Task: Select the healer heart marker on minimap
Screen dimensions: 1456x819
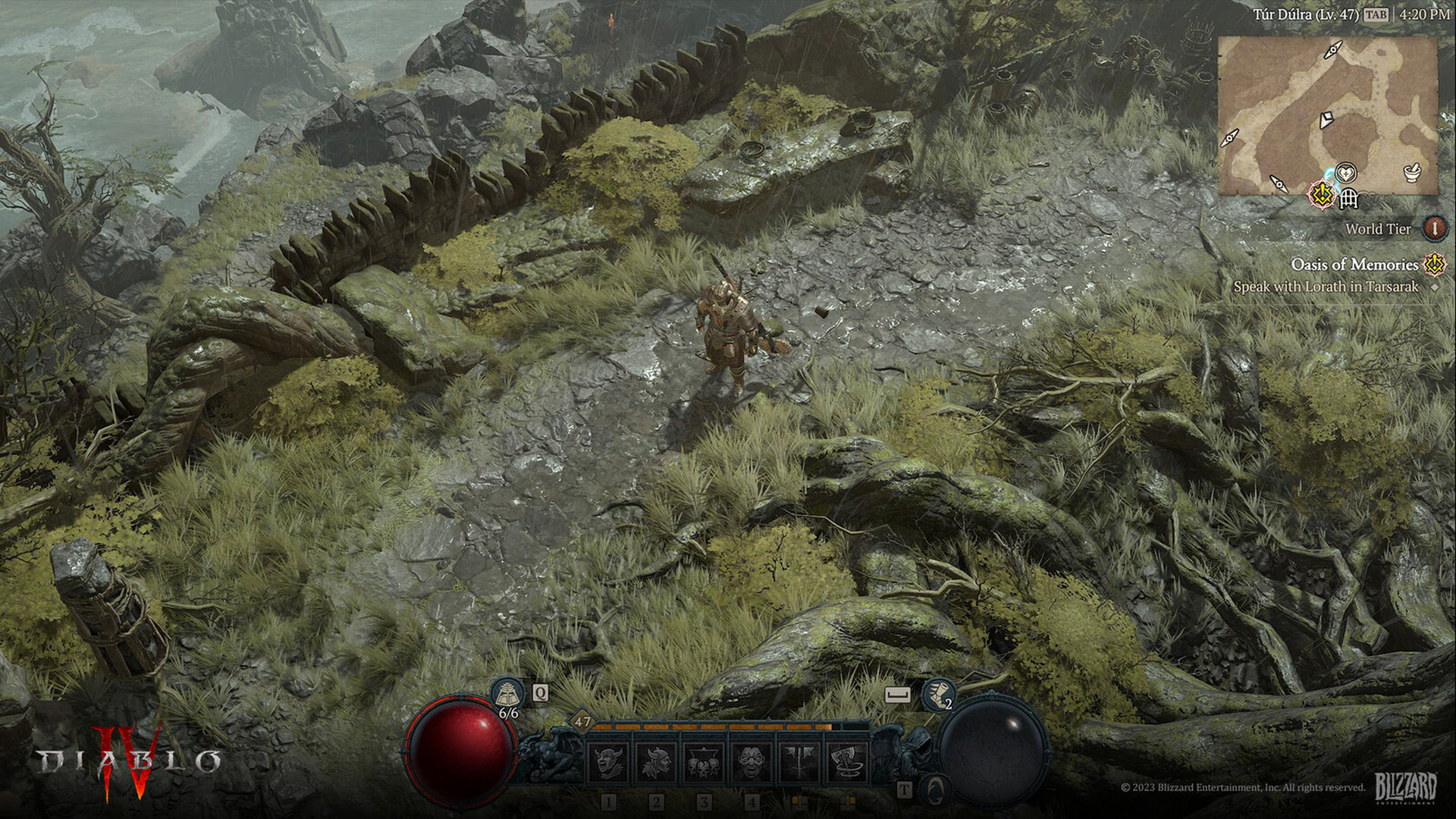Action: click(x=1346, y=174)
